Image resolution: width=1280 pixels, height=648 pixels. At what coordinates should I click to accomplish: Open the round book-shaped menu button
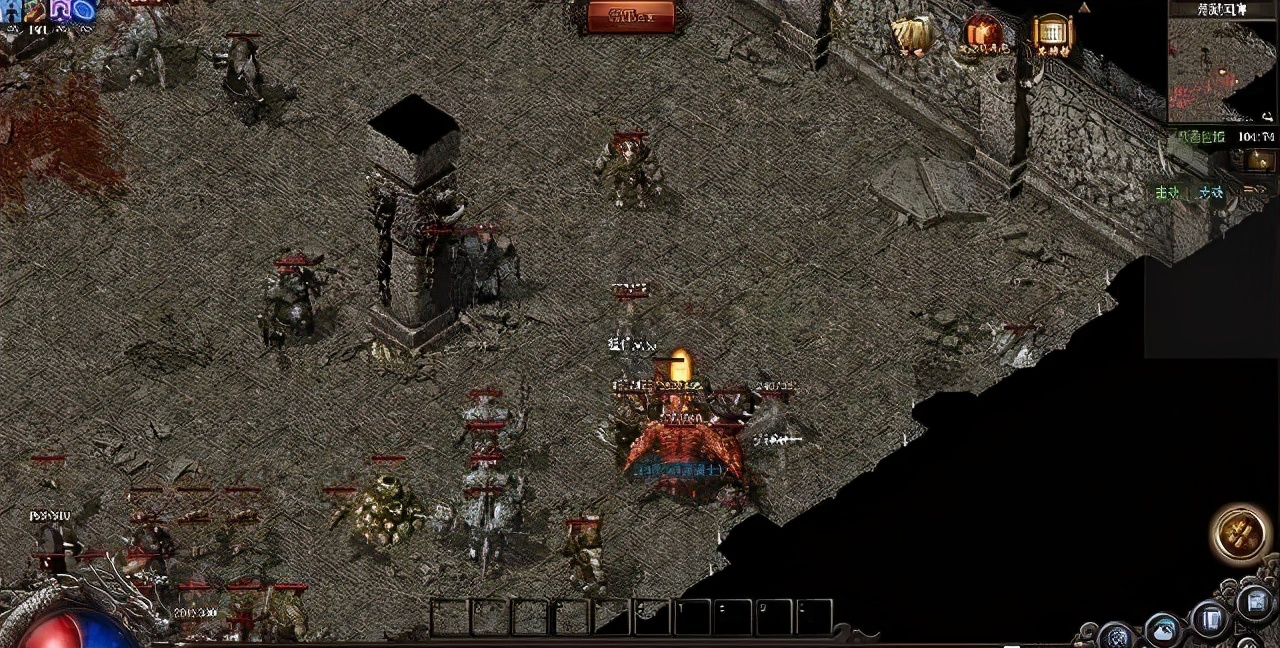[1209, 619]
